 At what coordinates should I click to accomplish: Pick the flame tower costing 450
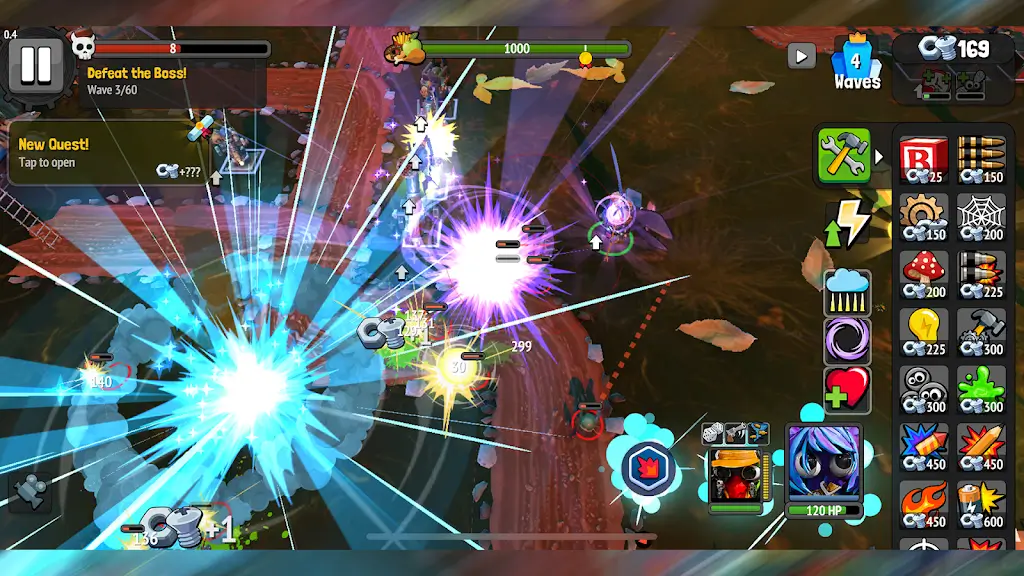click(924, 502)
